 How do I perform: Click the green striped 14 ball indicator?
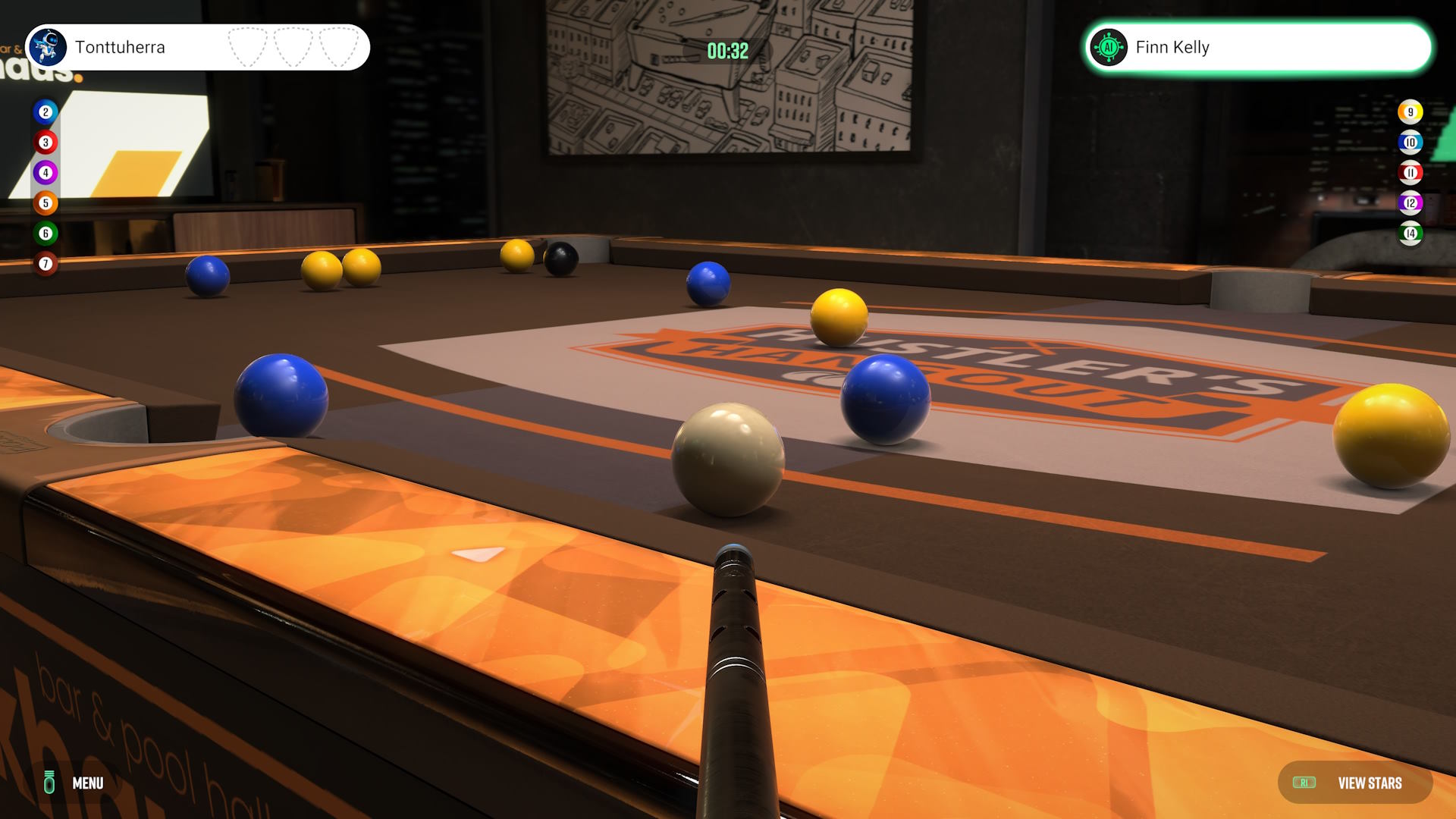click(1410, 234)
